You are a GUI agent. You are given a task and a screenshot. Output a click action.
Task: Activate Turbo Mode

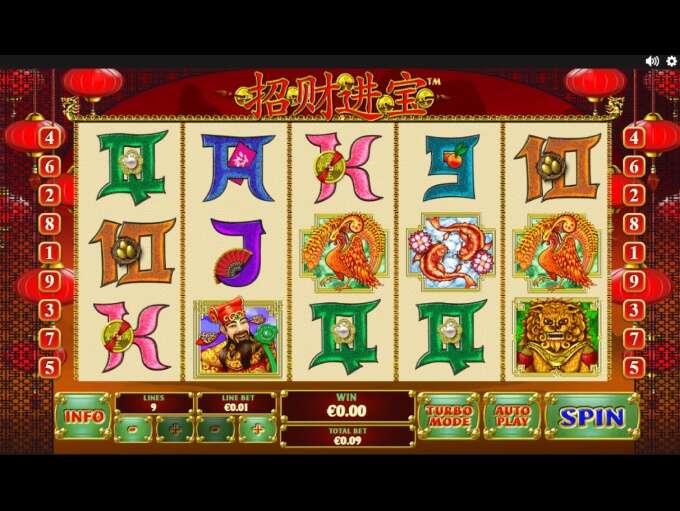point(447,416)
